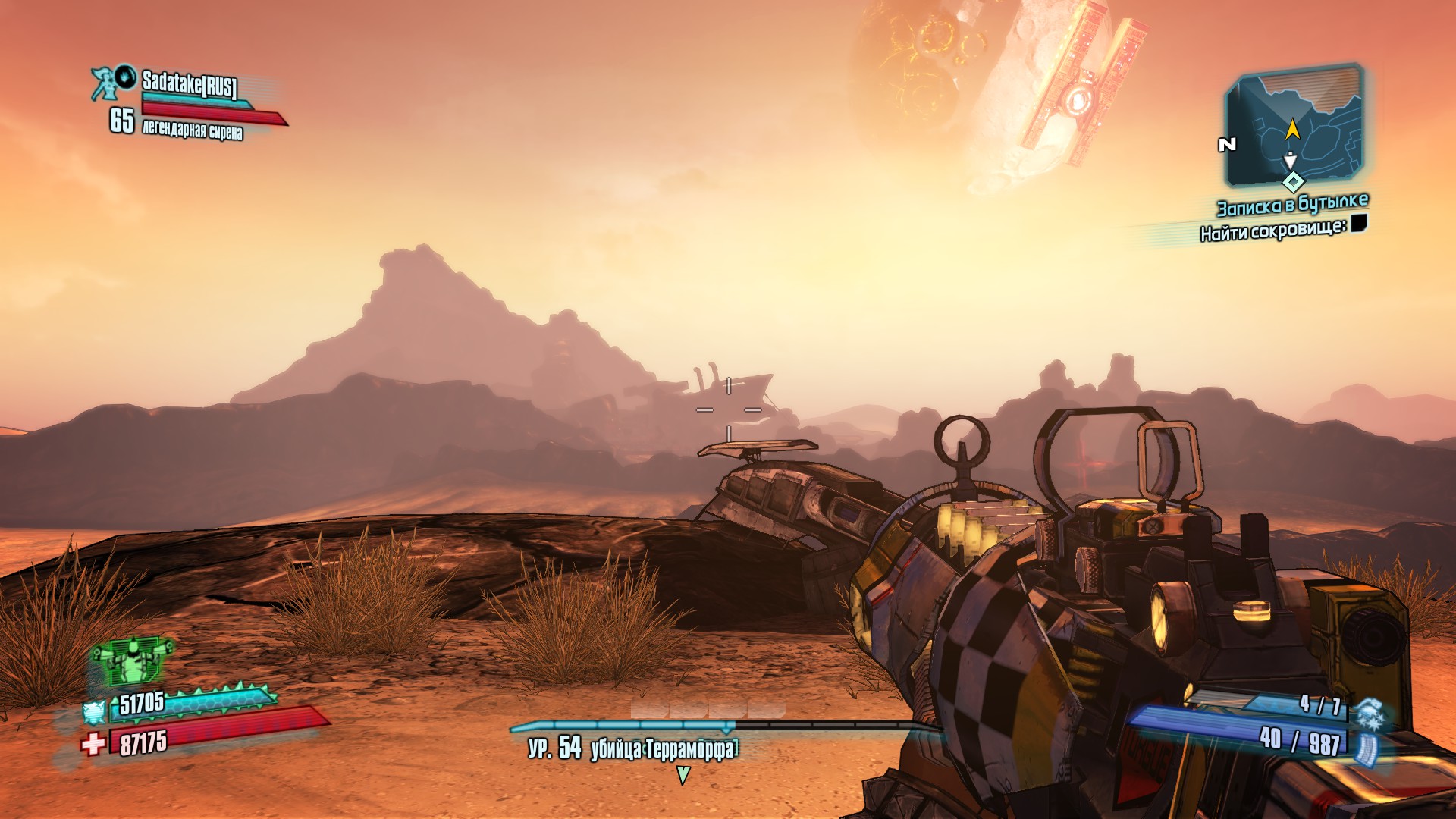This screenshot has width=1456, height=819.
Task: Select the 'Записка в бутылке' quest tracker
Action: click(x=1292, y=205)
